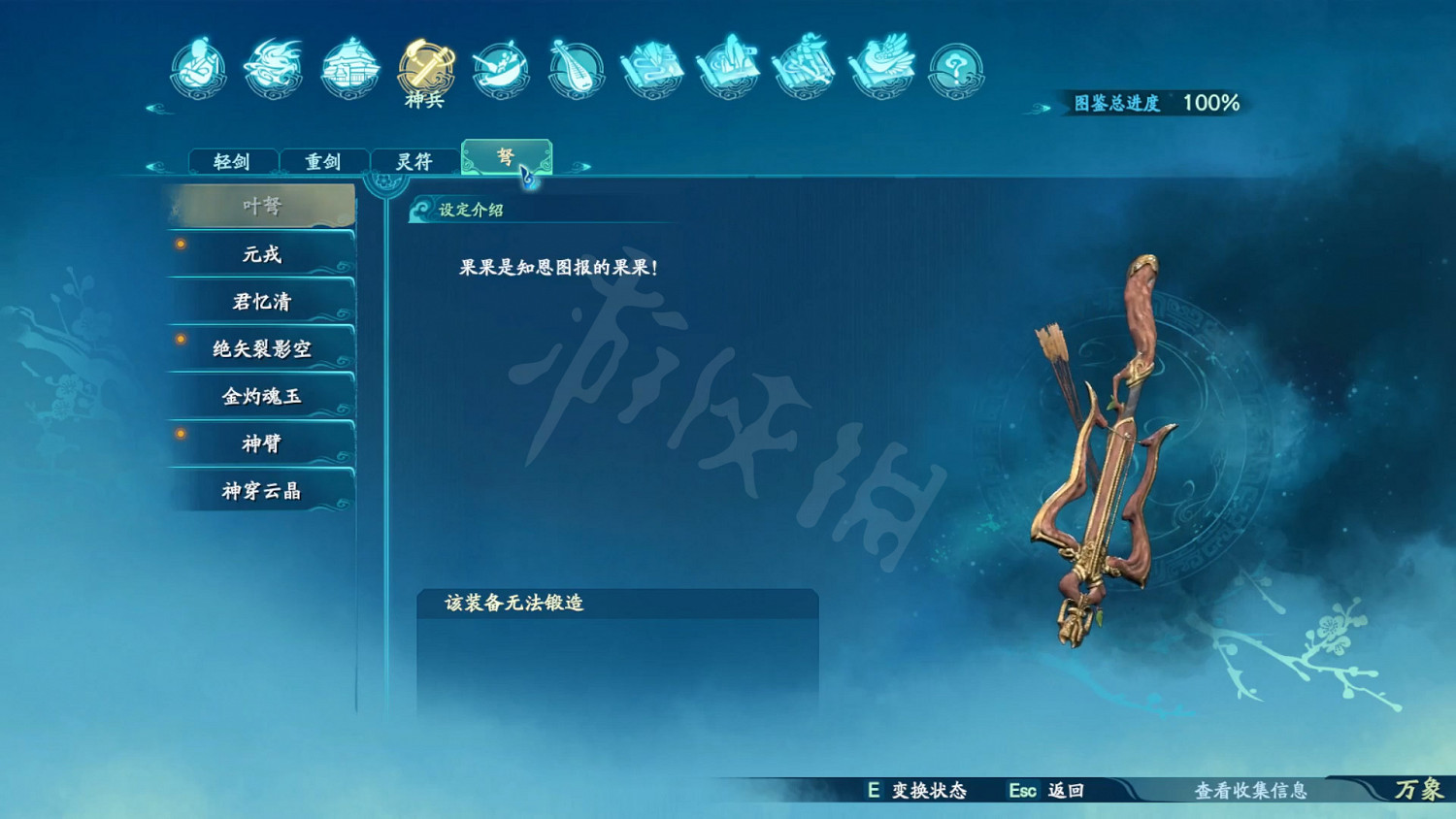Image resolution: width=1456 pixels, height=819 pixels.
Task: Switch to the 轻剑 tab
Action: pos(232,161)
